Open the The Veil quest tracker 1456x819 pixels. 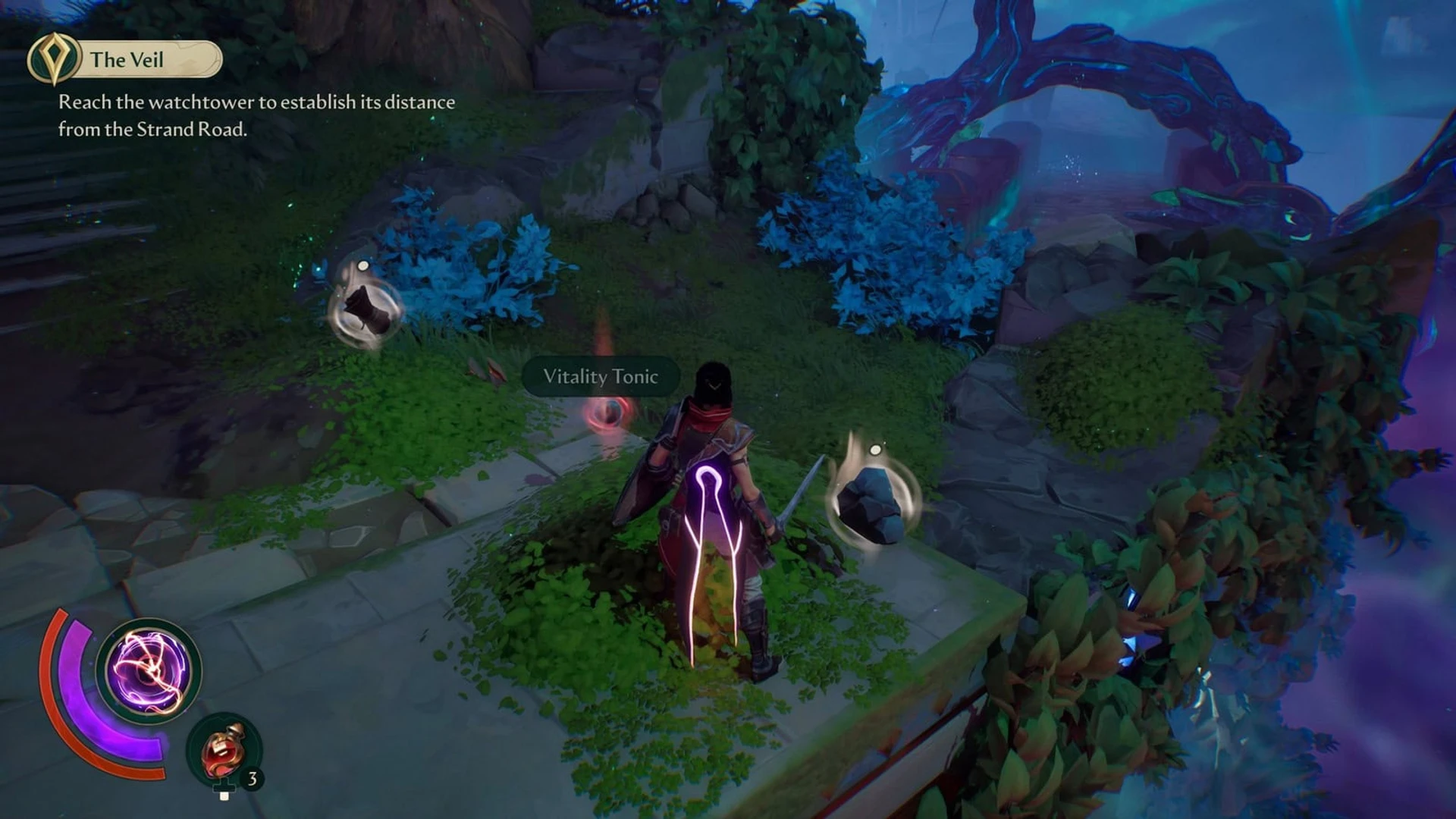point(125,59)
